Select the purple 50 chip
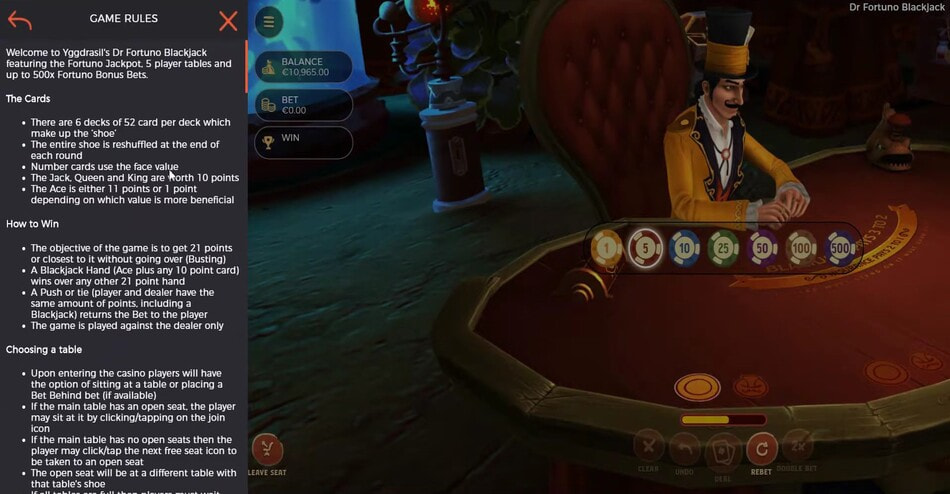The width and height of the screenshot is (950, 494). coord(762,247)
